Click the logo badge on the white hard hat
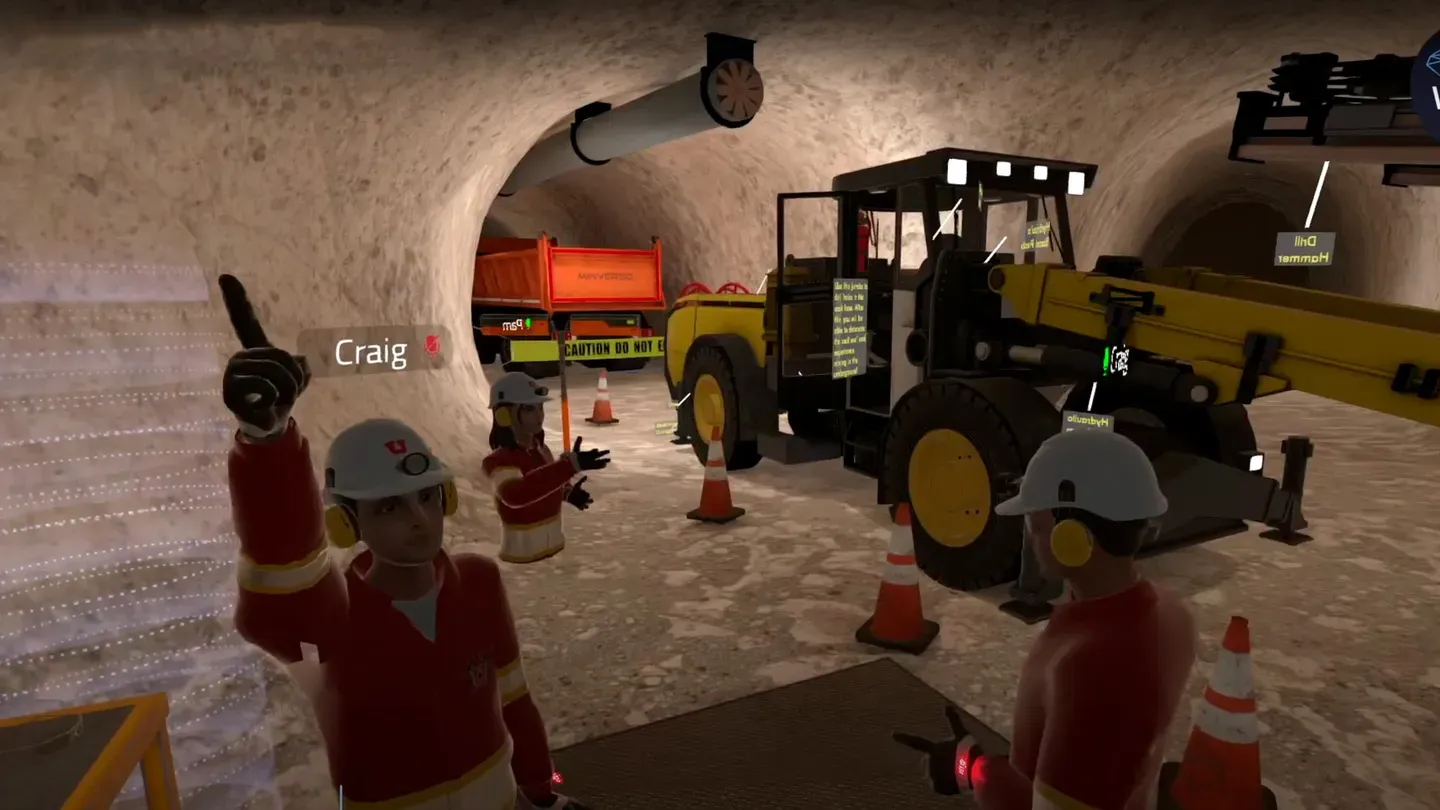The width and height of the screenshot is (1440, 810). pos(395,446)
